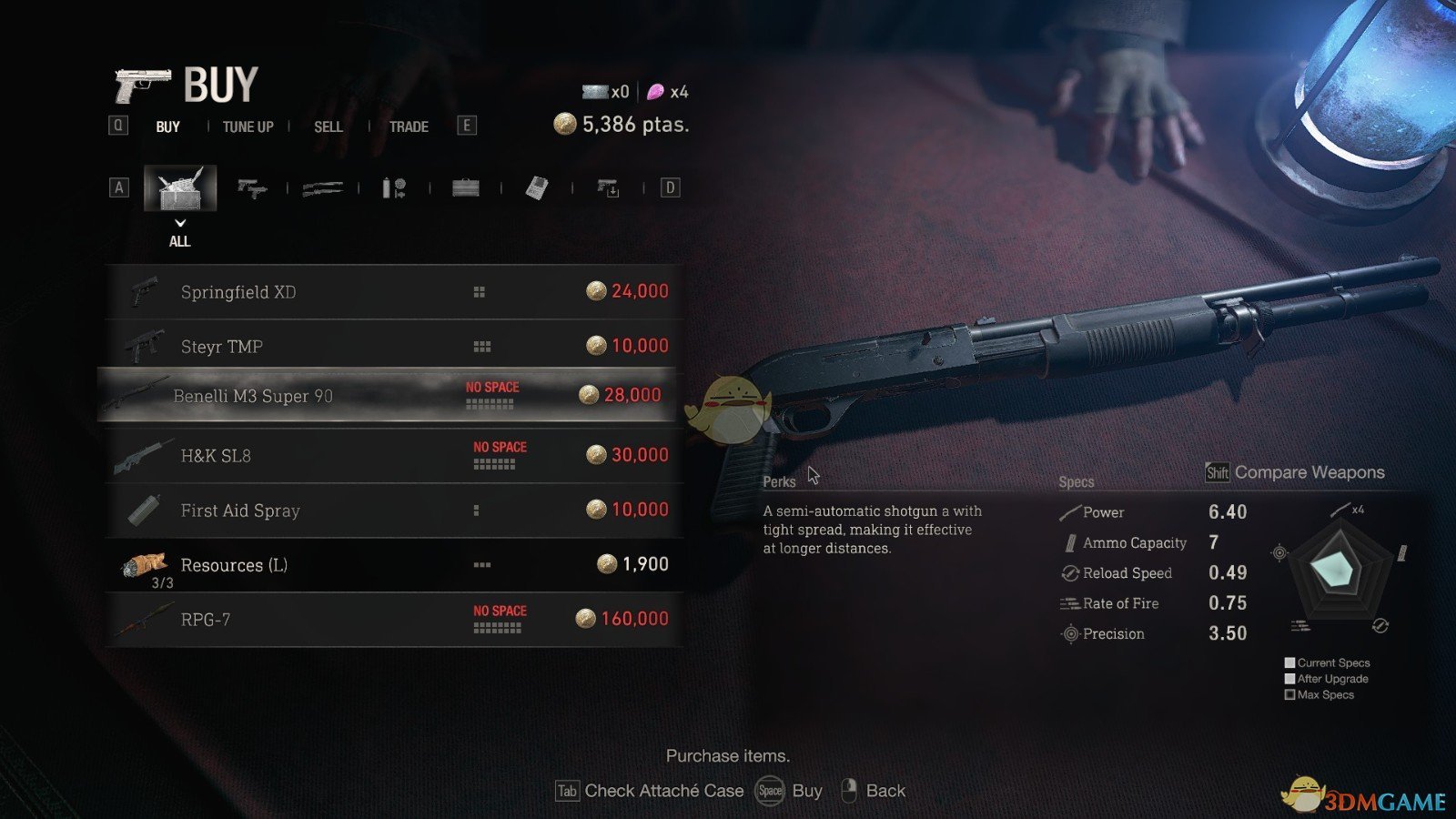
Task: Select the document category icon
Action: (x=537, y=188)
